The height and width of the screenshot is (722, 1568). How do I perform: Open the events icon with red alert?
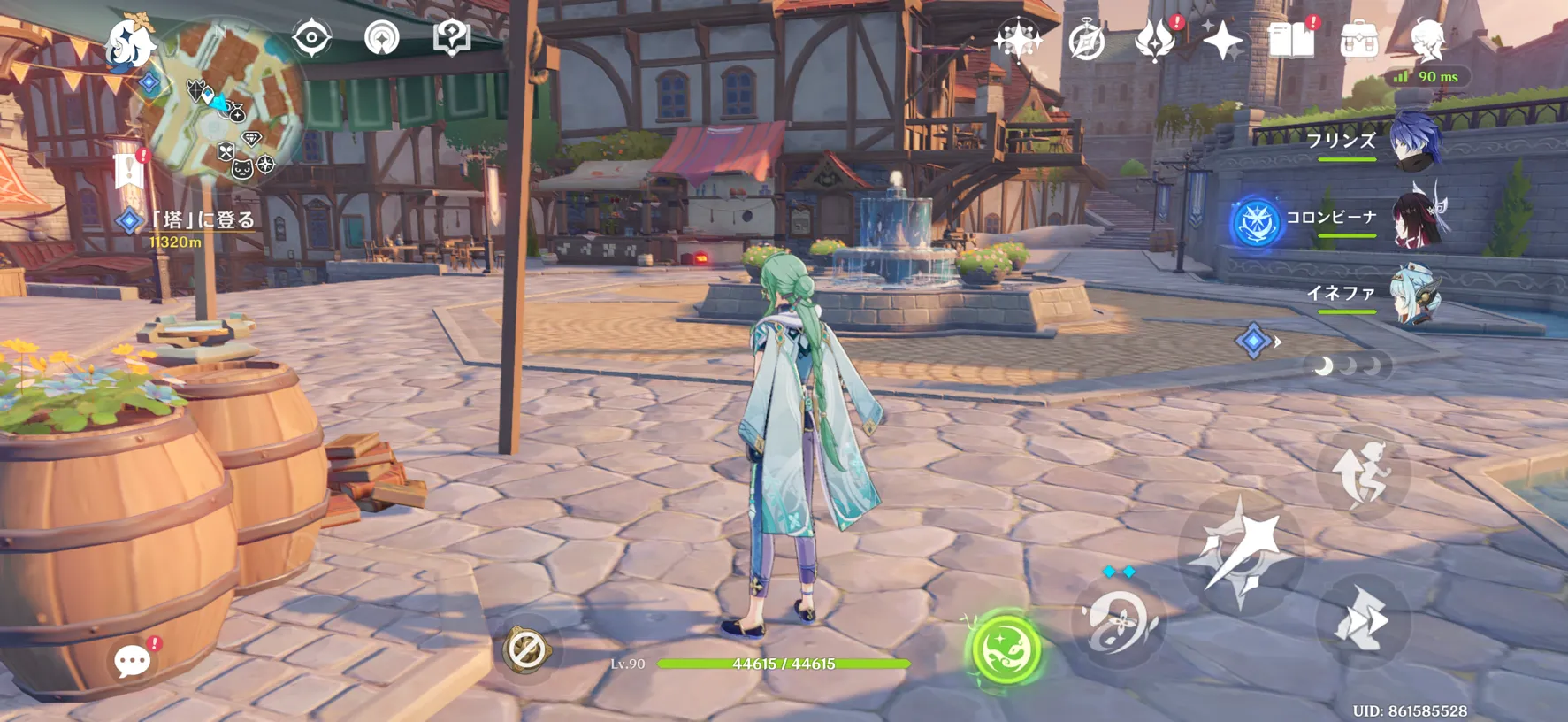tap(1154, 41)
